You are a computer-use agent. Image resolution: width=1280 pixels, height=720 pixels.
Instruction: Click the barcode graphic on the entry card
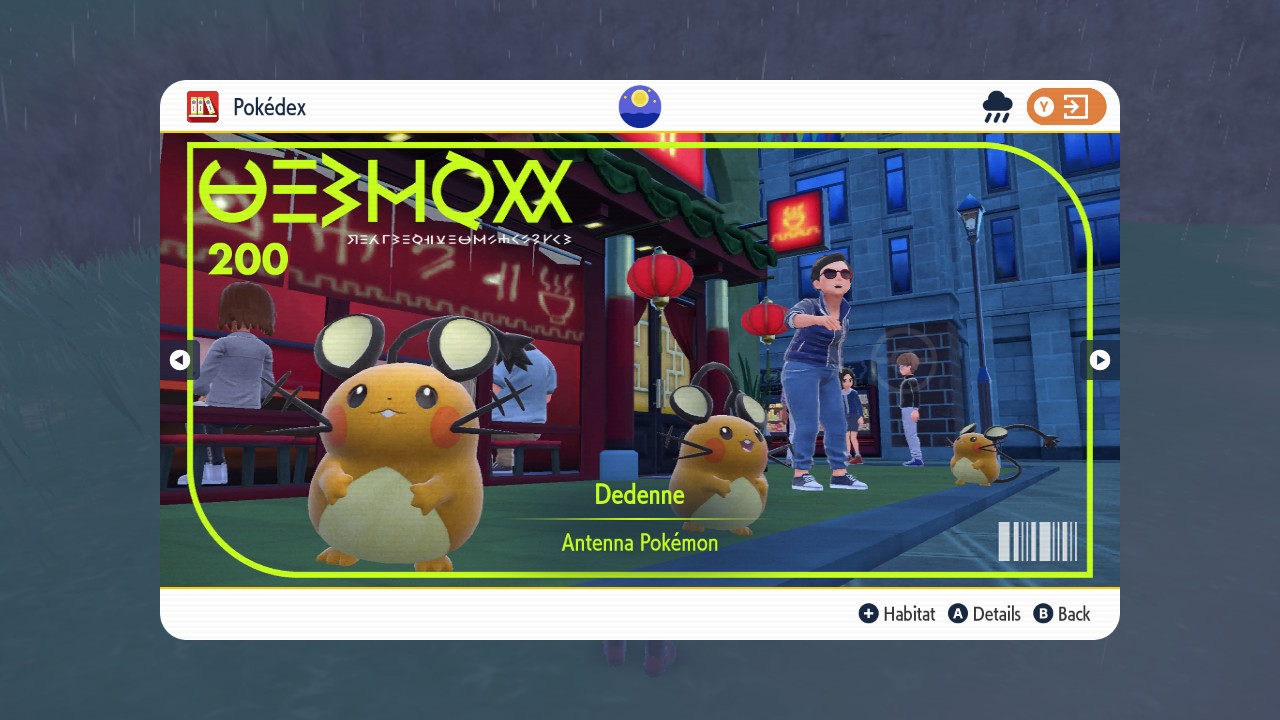pos(1037,543)
